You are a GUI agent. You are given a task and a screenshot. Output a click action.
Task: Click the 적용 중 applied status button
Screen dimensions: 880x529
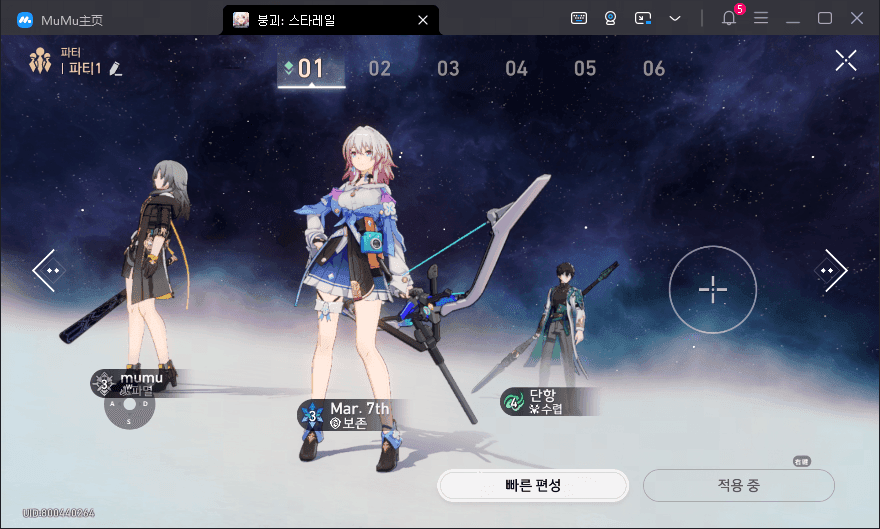pyautogui.click(x=738, y=485)
